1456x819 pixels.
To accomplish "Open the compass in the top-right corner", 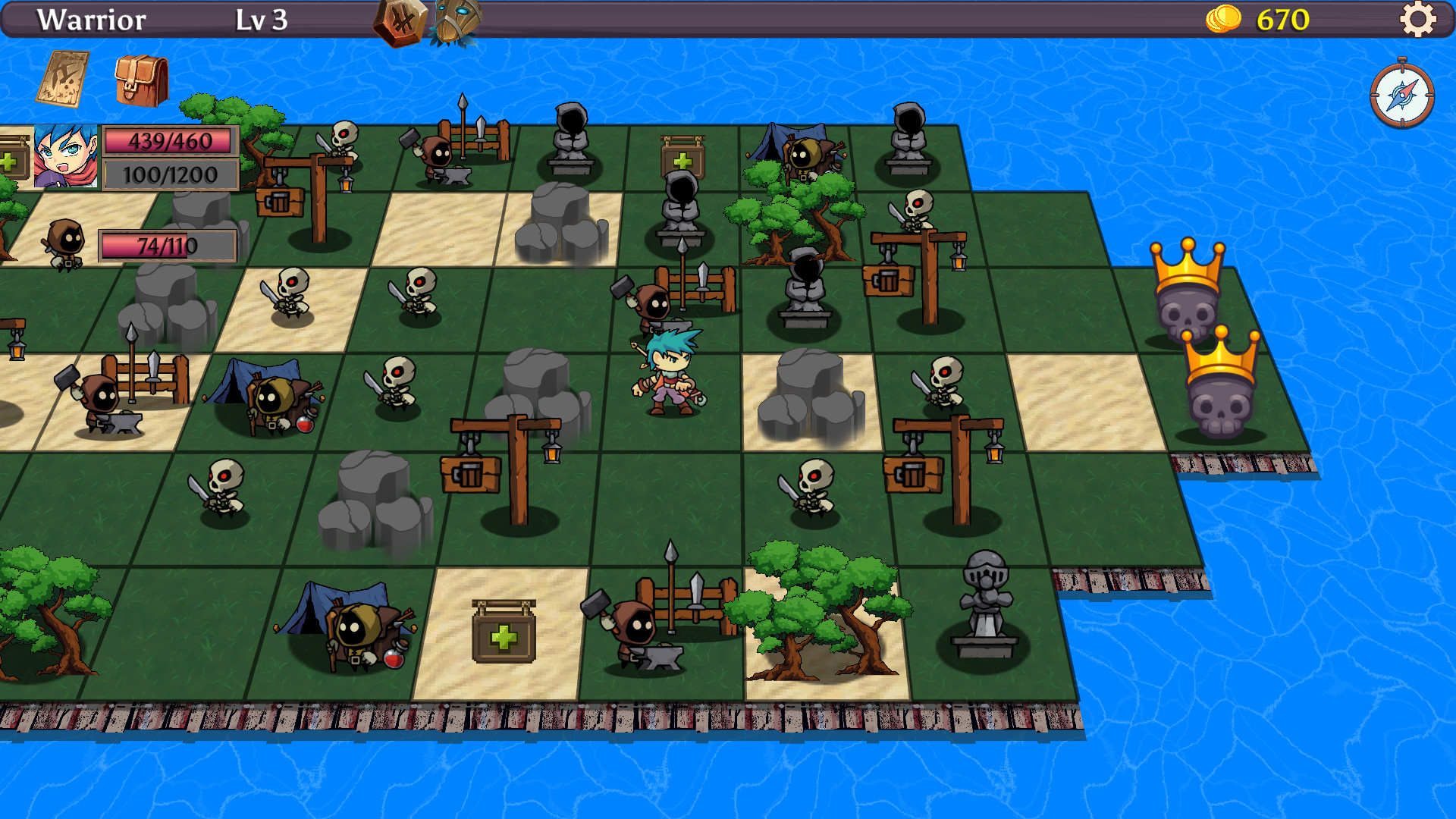I will tap(1402, 97).
